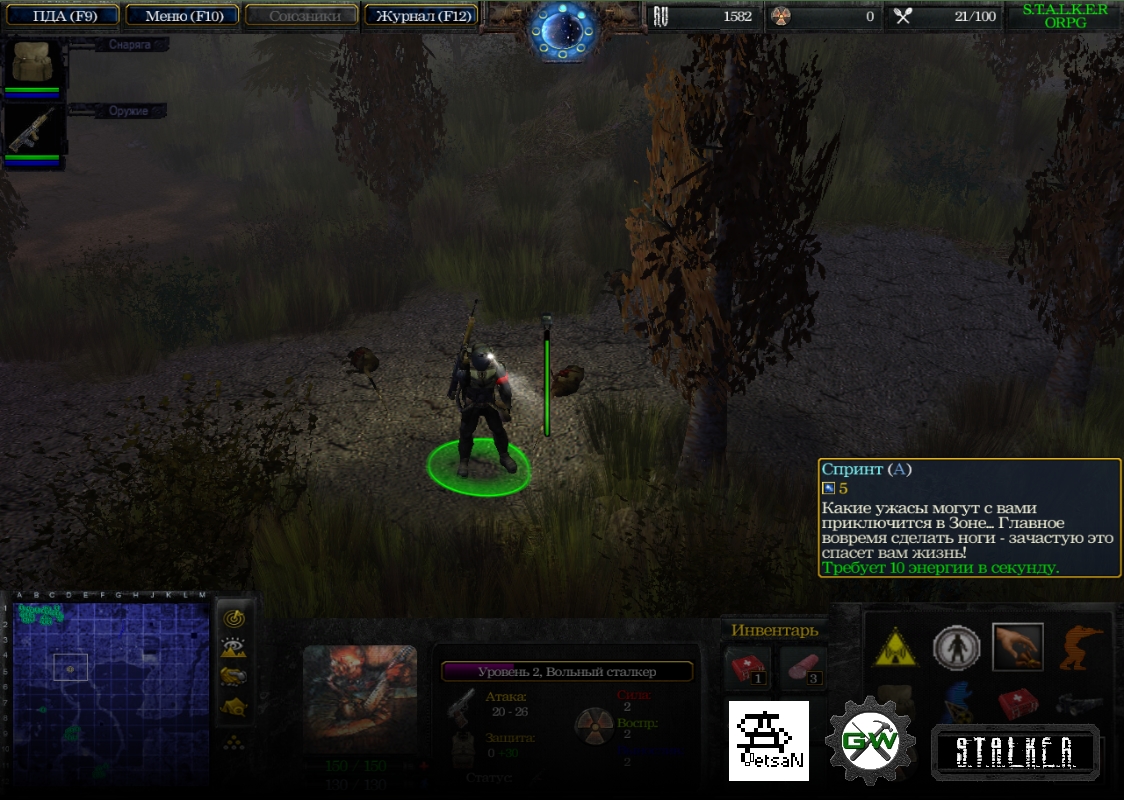
Task: Open the Меню (F10) game menu
Action: 183,16
